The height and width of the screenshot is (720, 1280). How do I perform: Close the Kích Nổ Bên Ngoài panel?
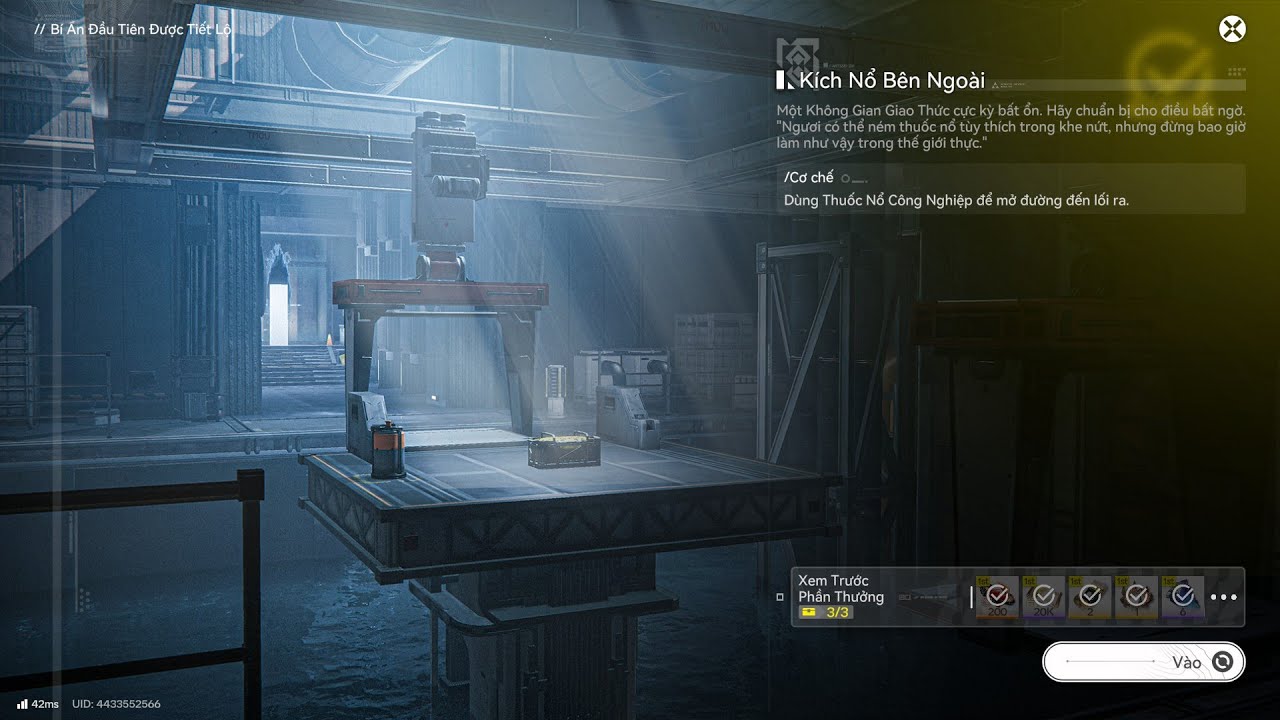(x=1232, y=29)
